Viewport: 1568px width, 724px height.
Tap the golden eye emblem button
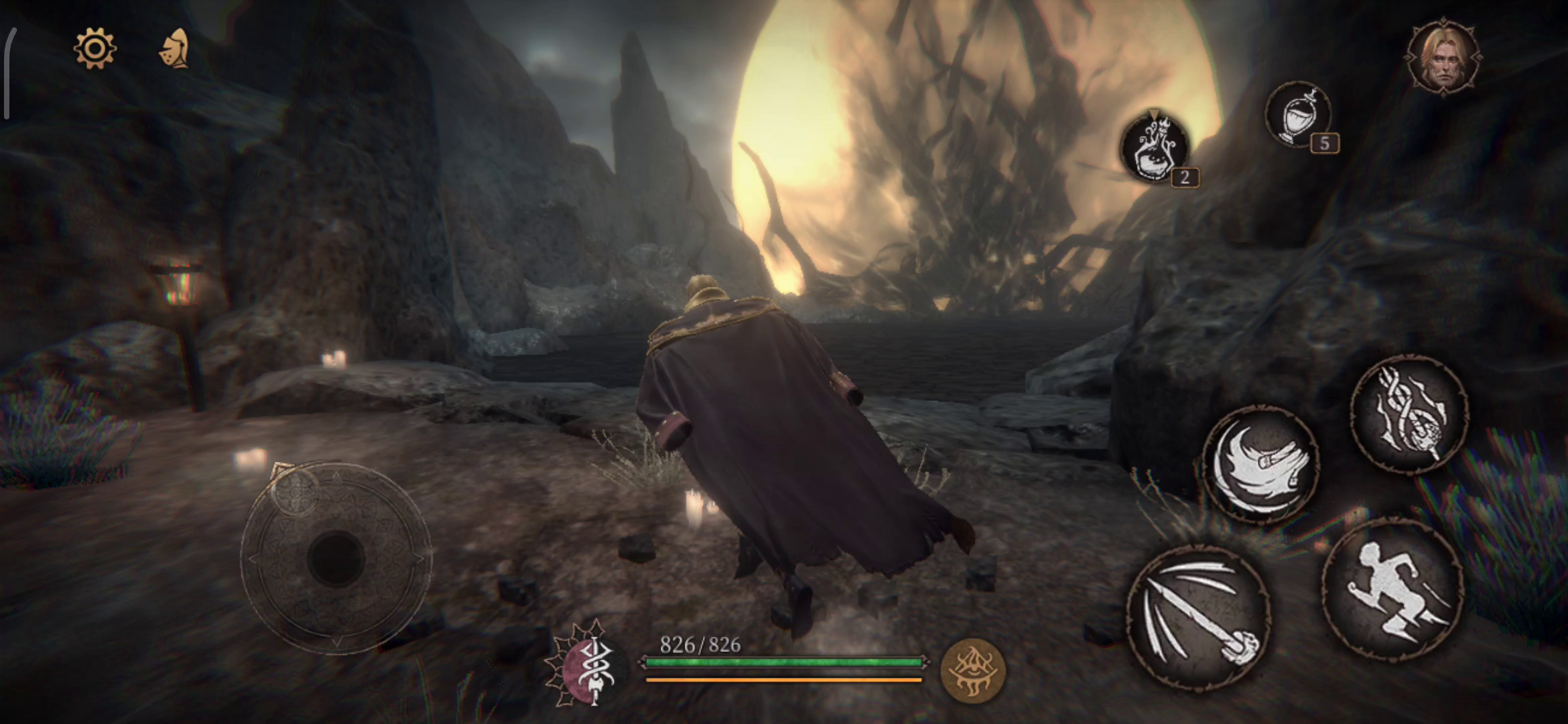coord(972,670)
